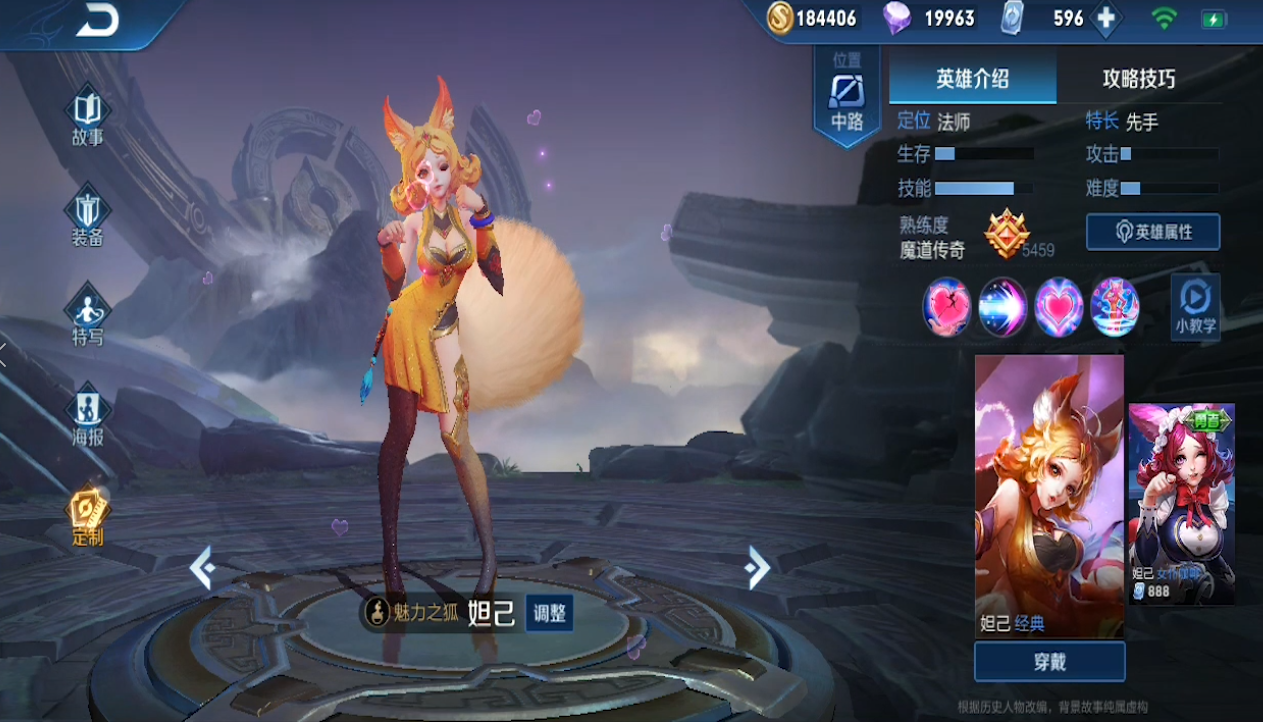Open the 定制 customization section

click(87, 516)
